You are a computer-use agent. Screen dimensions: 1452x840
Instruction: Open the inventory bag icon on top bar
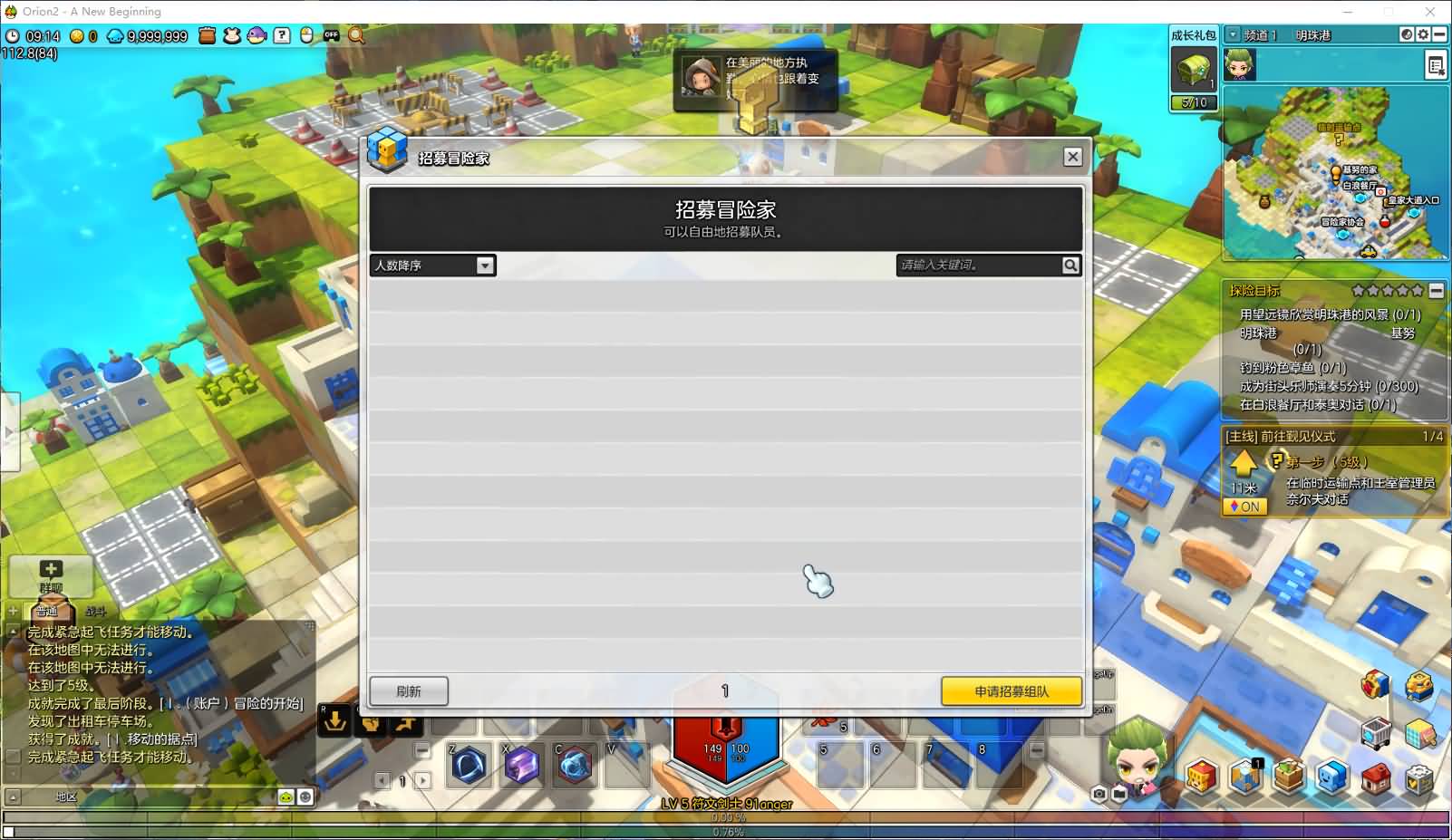(207, 34)
